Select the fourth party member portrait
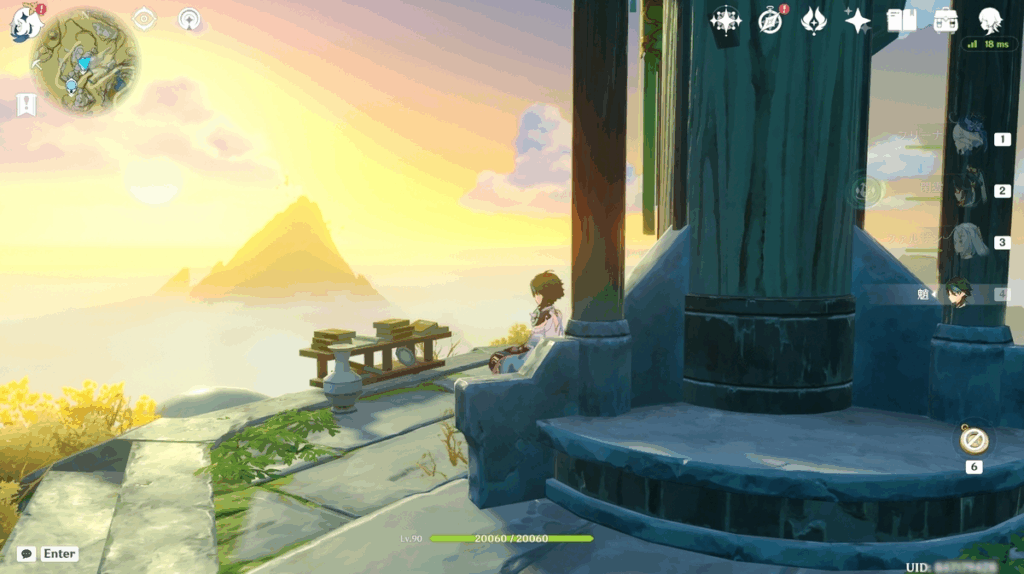This screenshot has height=574, width=1024. [x=960, y=293]
